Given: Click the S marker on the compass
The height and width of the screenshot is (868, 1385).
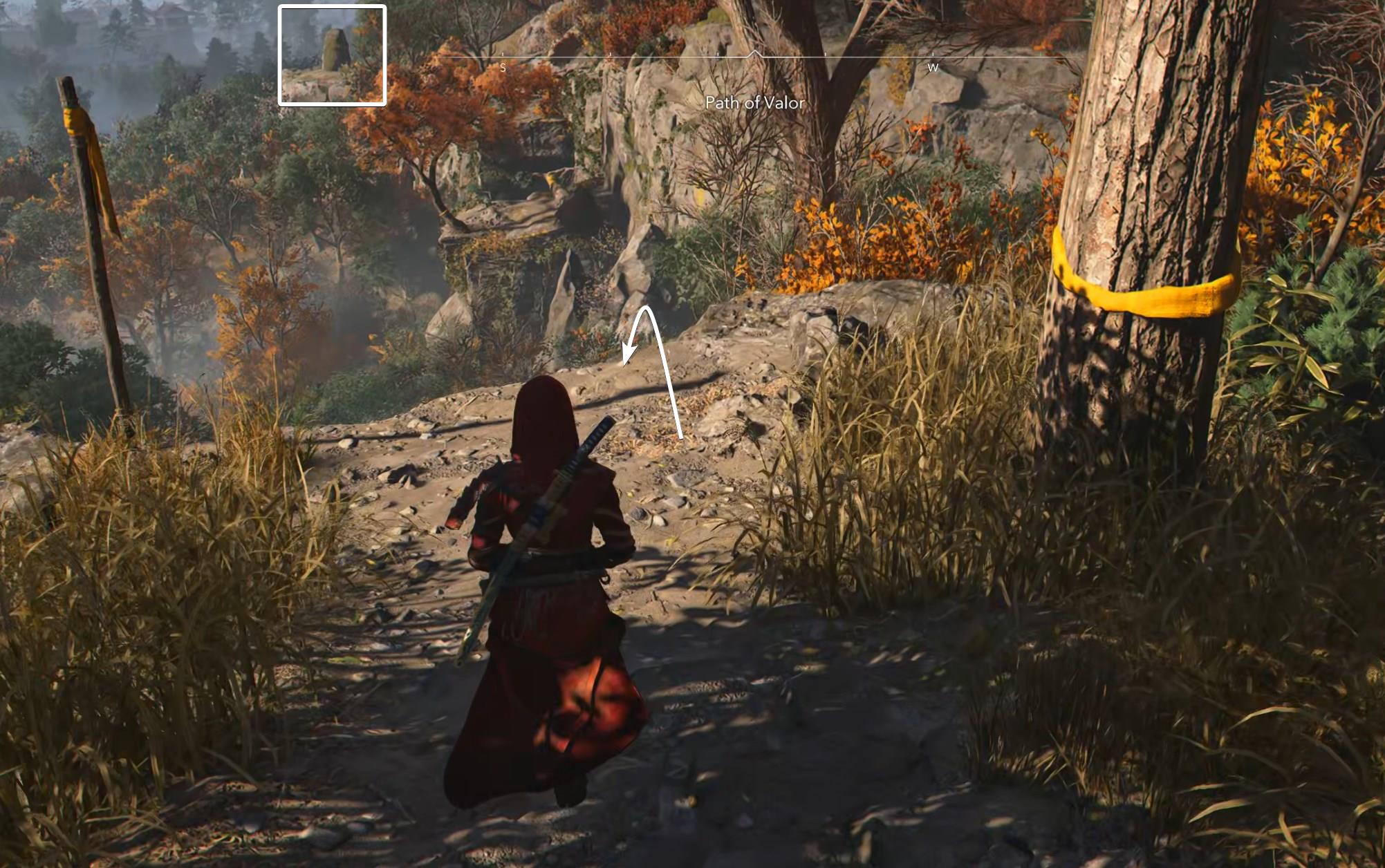Looking at the screenshot, I should [503, 67].
